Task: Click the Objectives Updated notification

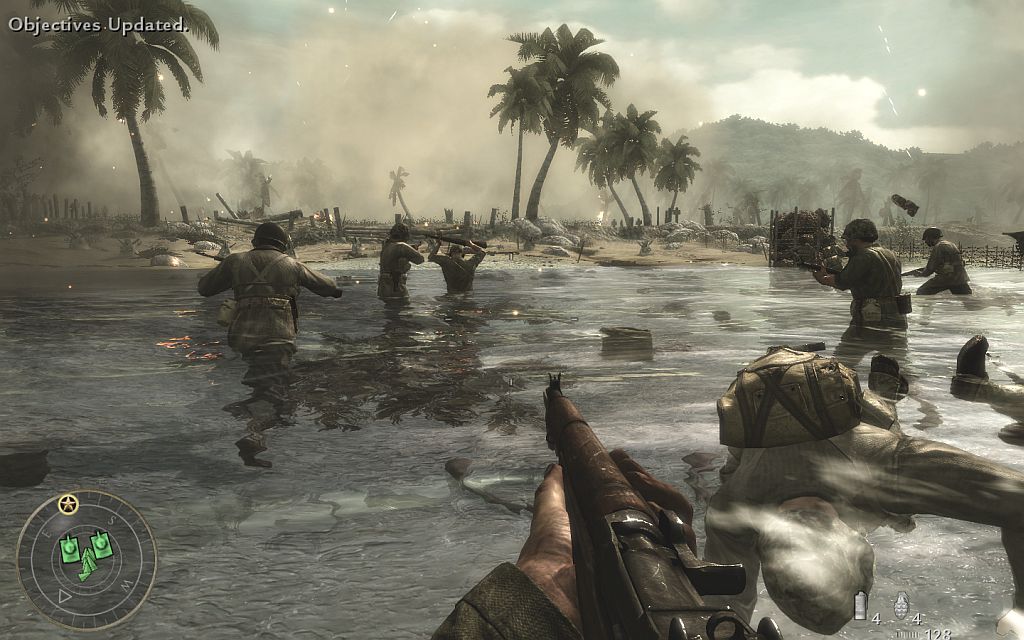Action: coord(98,24)
